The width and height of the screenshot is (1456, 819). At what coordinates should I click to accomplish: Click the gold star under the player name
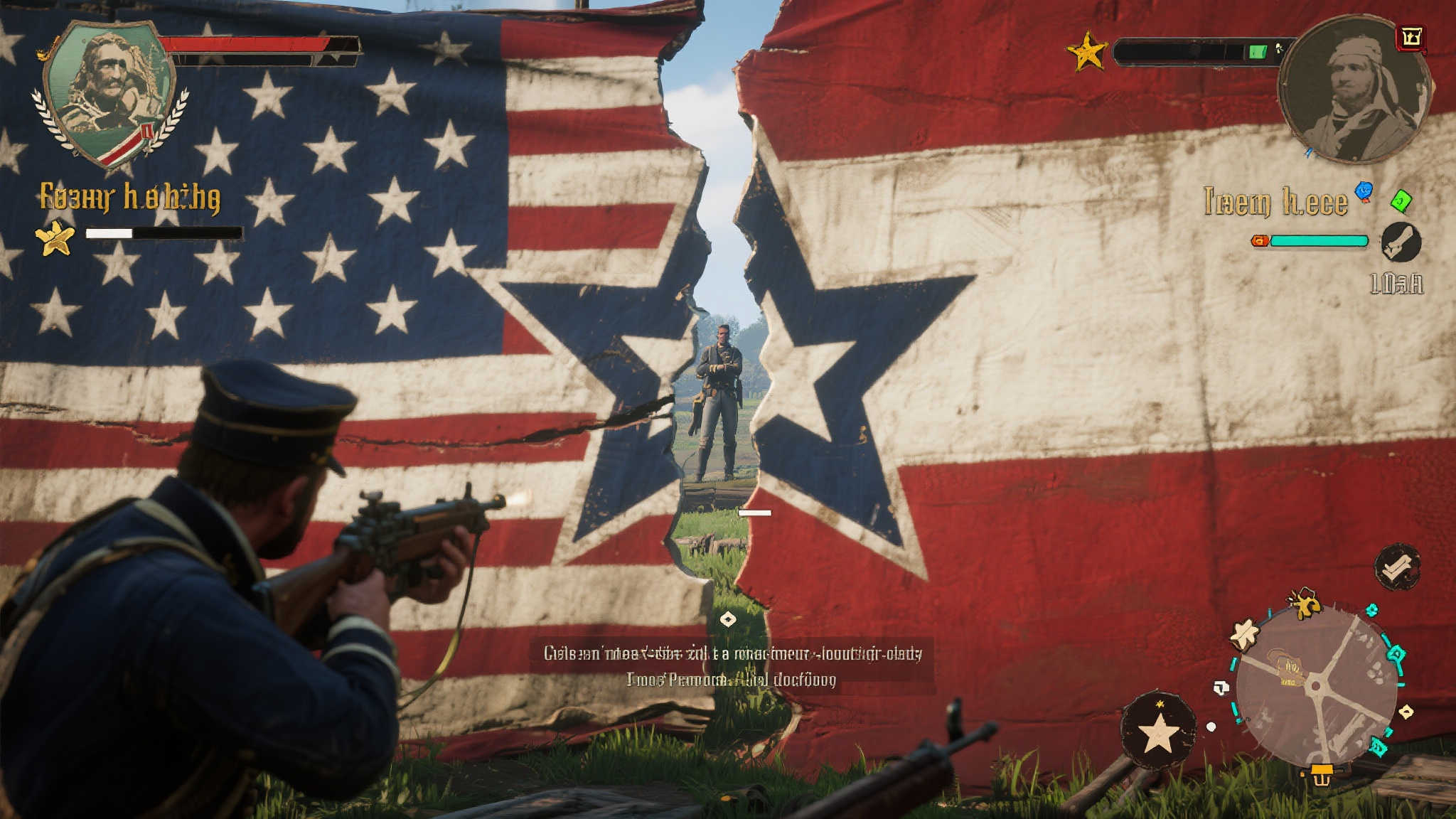(x=55, y=237)
